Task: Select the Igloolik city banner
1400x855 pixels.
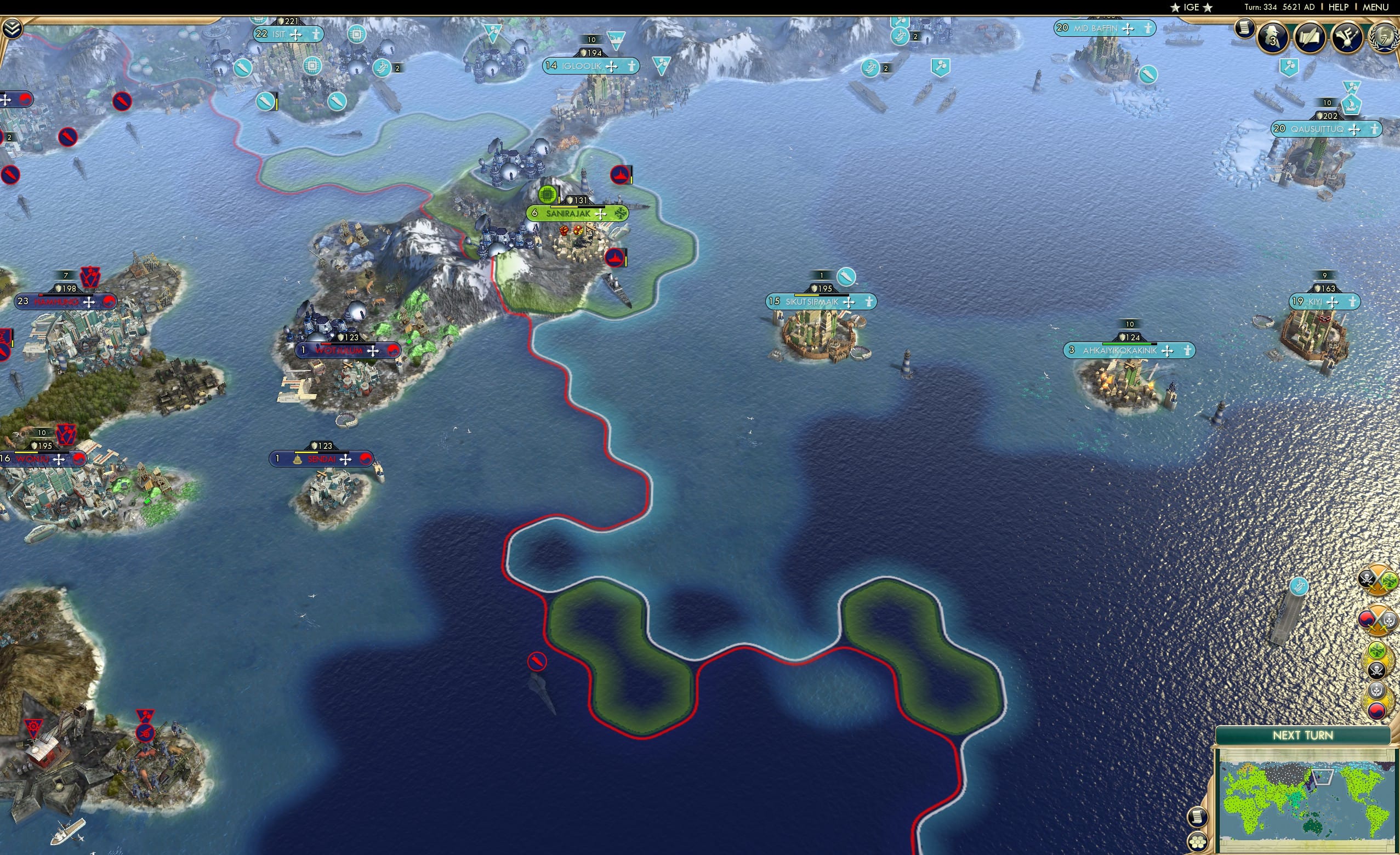Action: coord(588,66)
